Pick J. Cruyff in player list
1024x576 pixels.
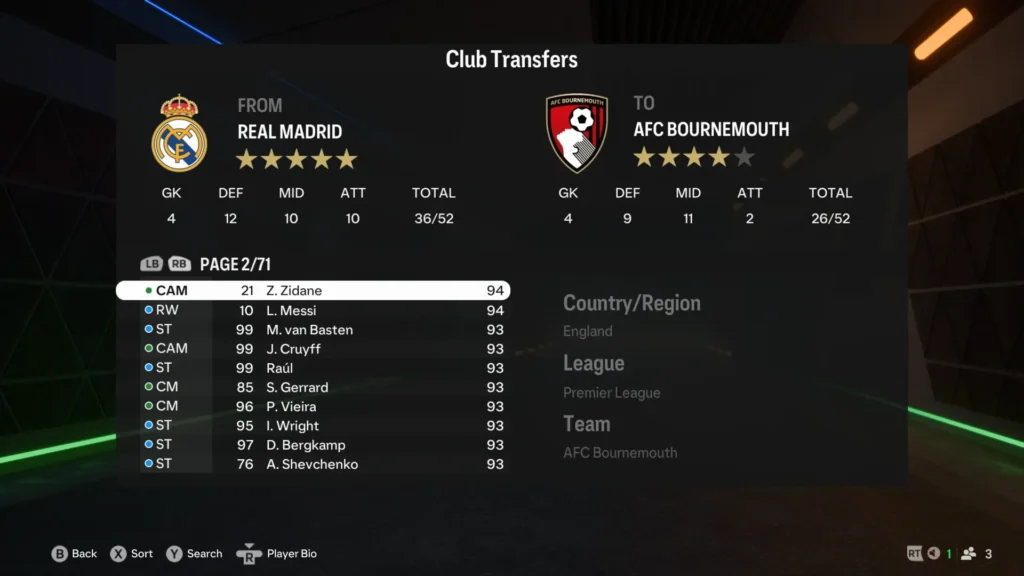(x=313, y=349)
